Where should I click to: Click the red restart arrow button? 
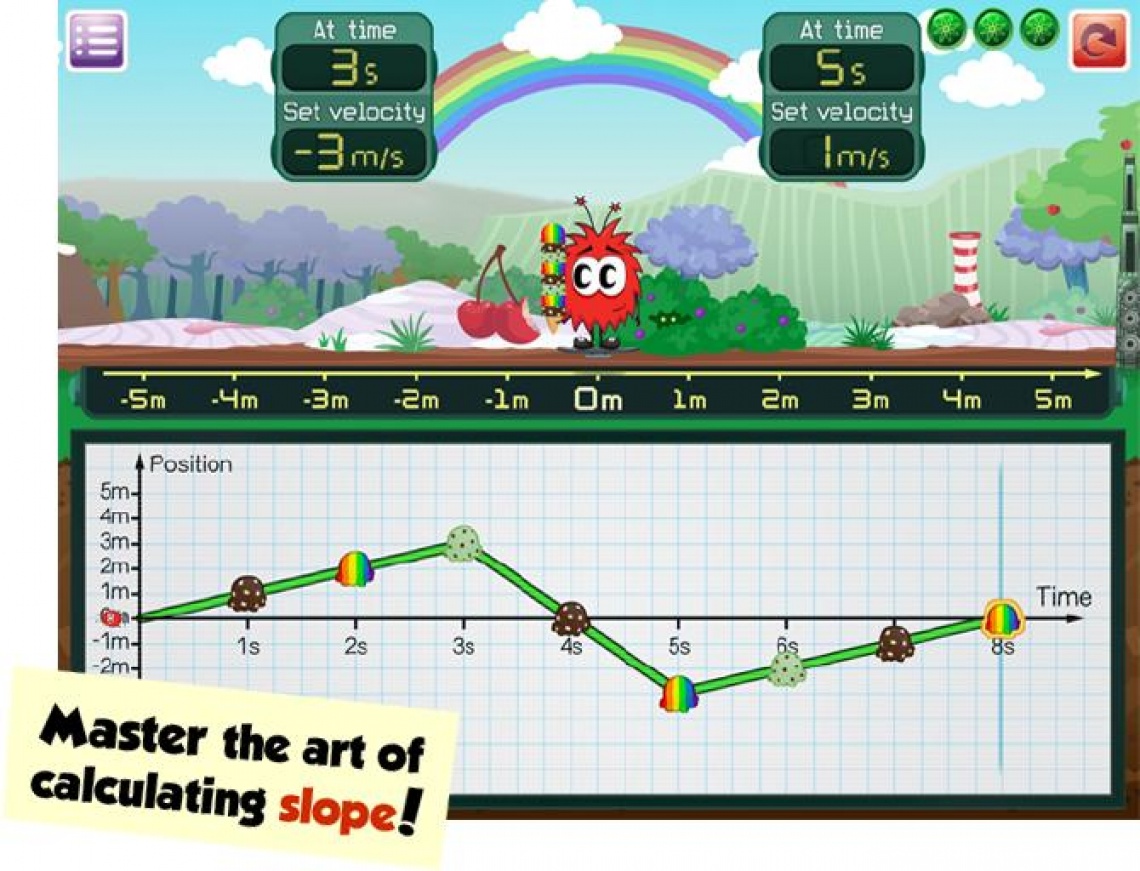coord(1099,41)
